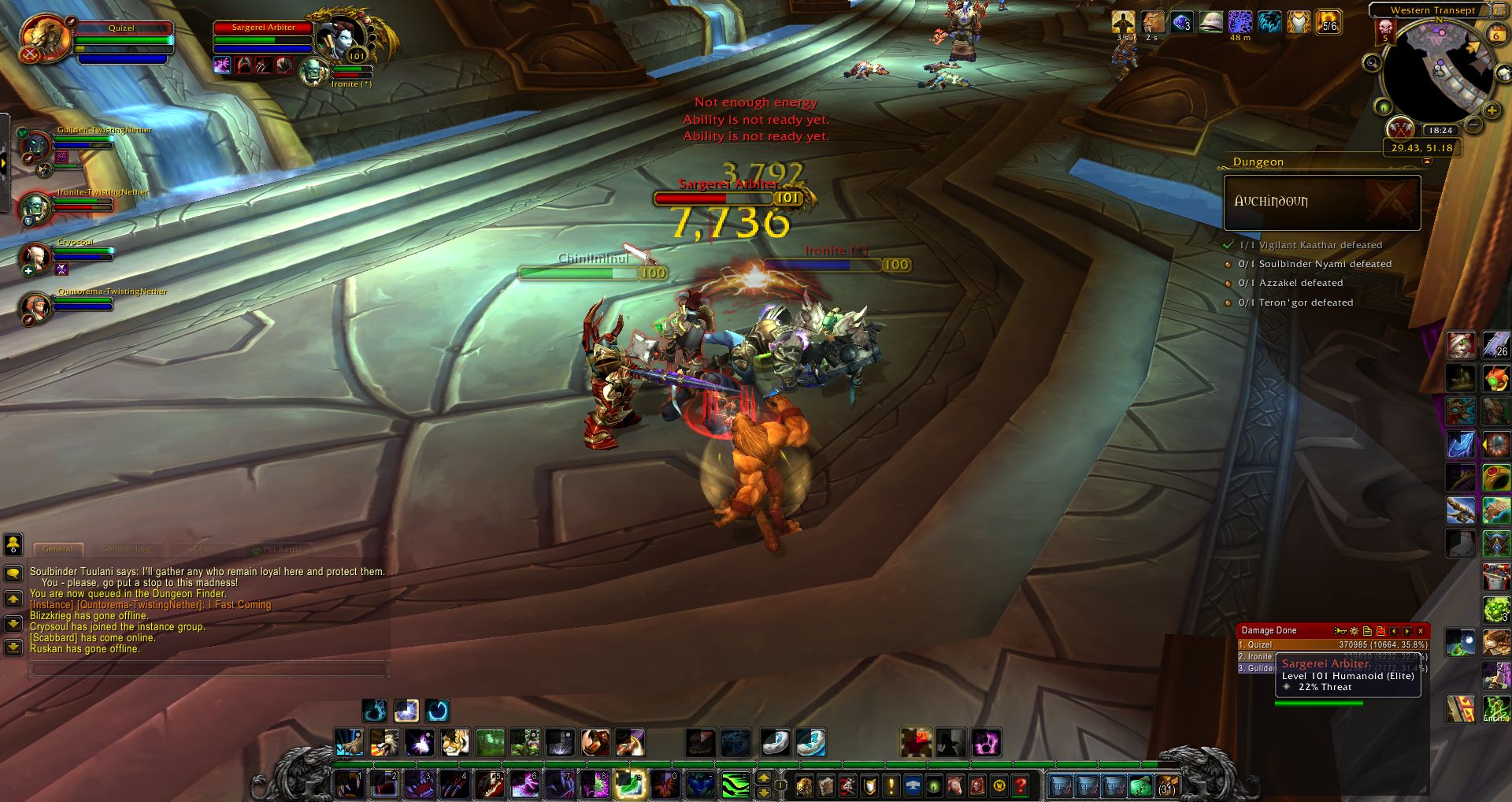Collapse the Dungeon objective tracker
The height and width of the screenshot is (802, 1512).
[1427, 162]
